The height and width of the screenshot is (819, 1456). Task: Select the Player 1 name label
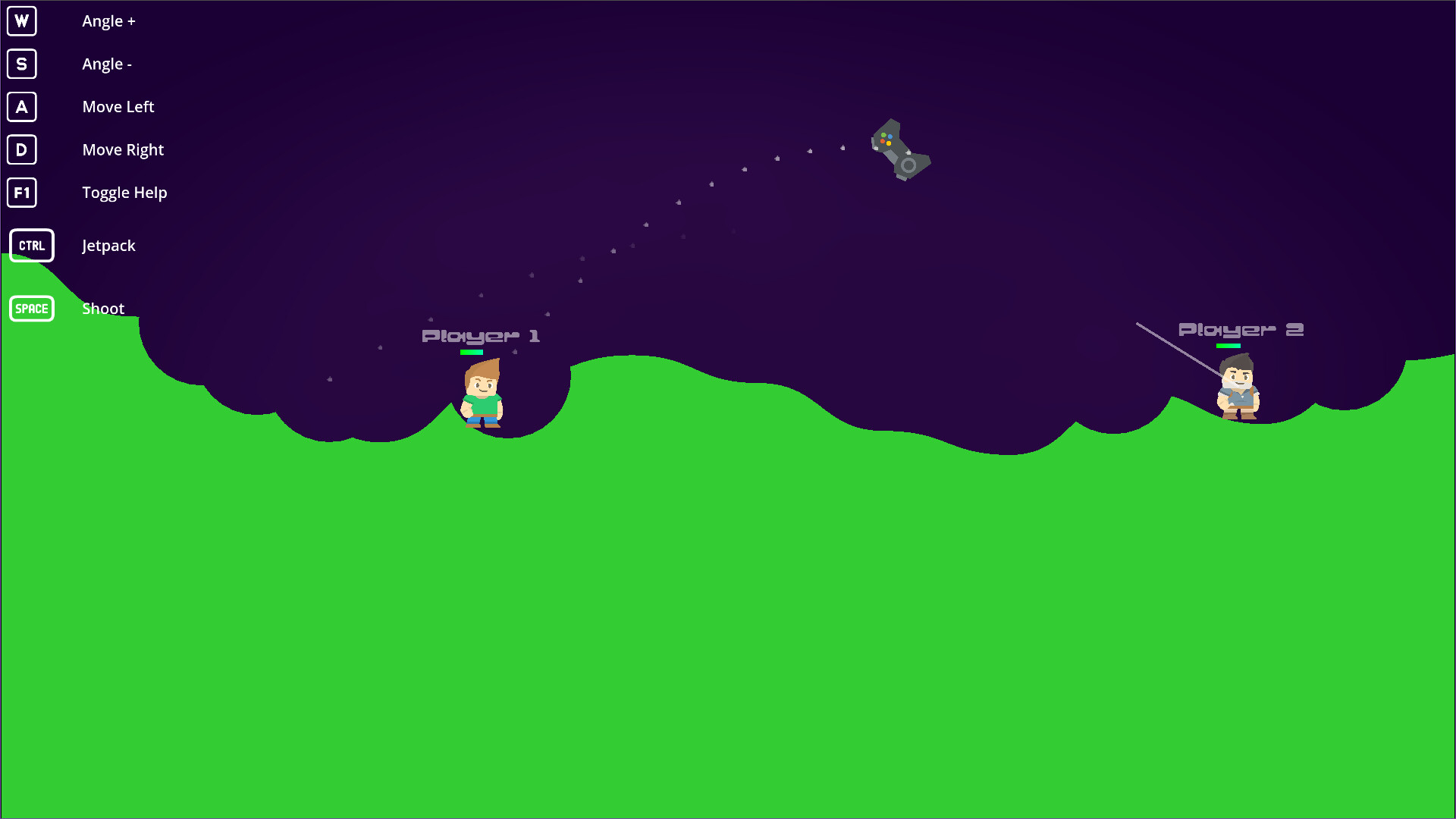[x=481, y=334]
